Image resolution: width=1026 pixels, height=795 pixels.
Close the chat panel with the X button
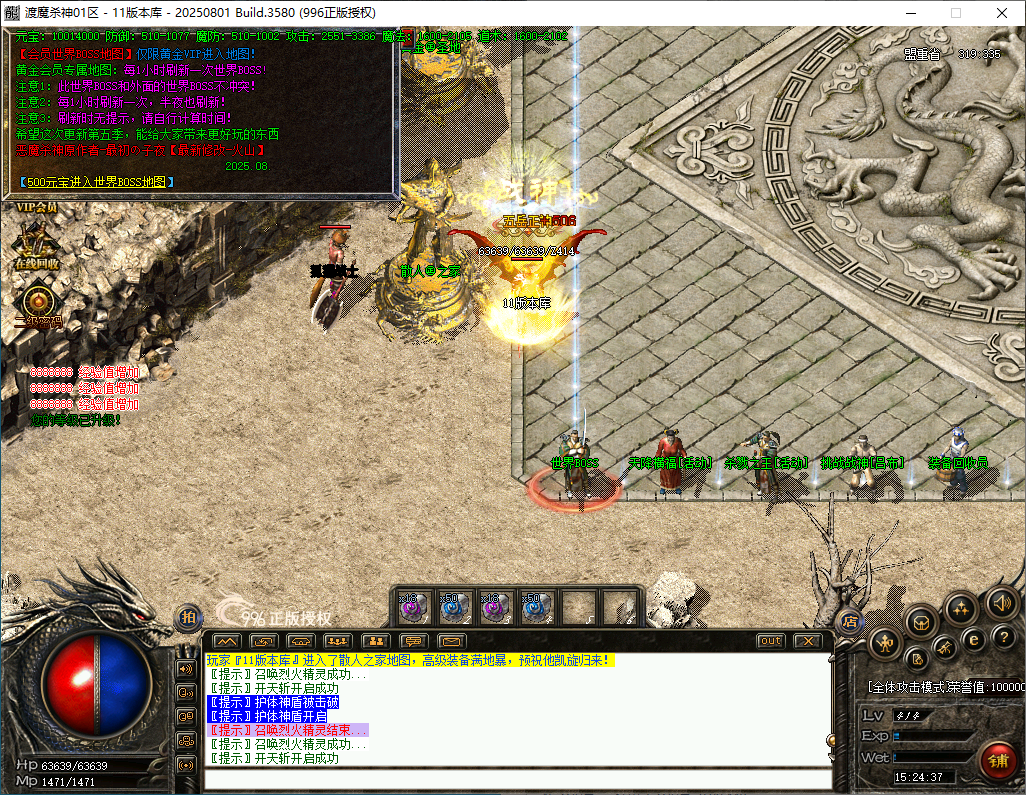(807, 641)
